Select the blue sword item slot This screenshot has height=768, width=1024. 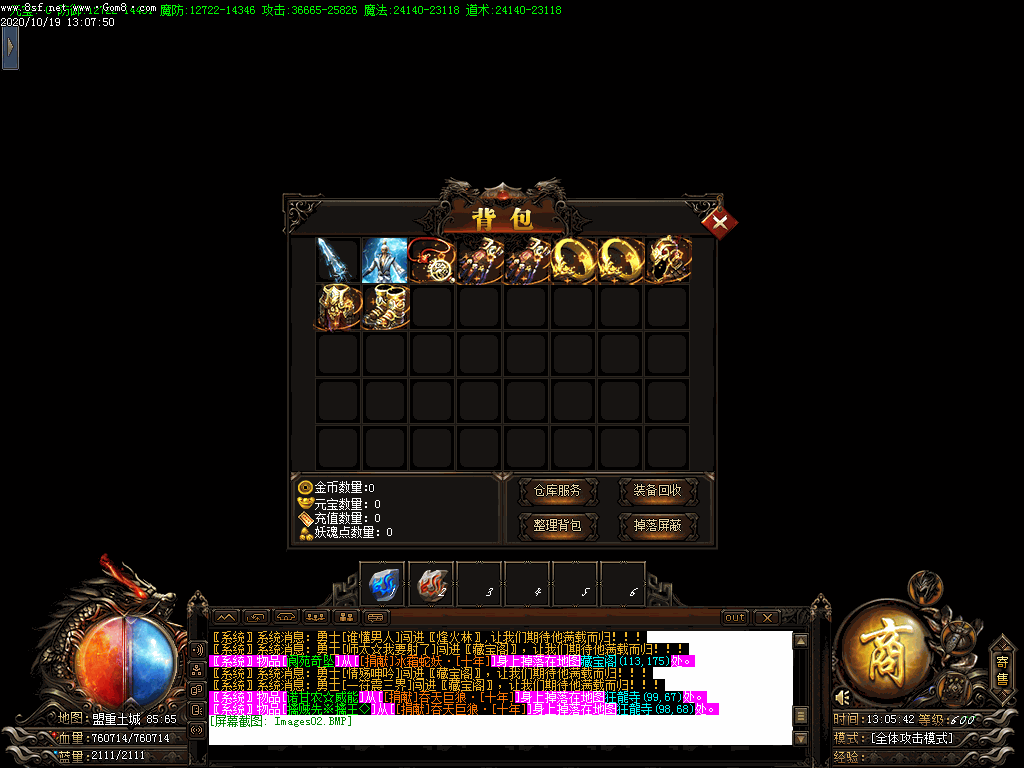(x=338, y=259)
